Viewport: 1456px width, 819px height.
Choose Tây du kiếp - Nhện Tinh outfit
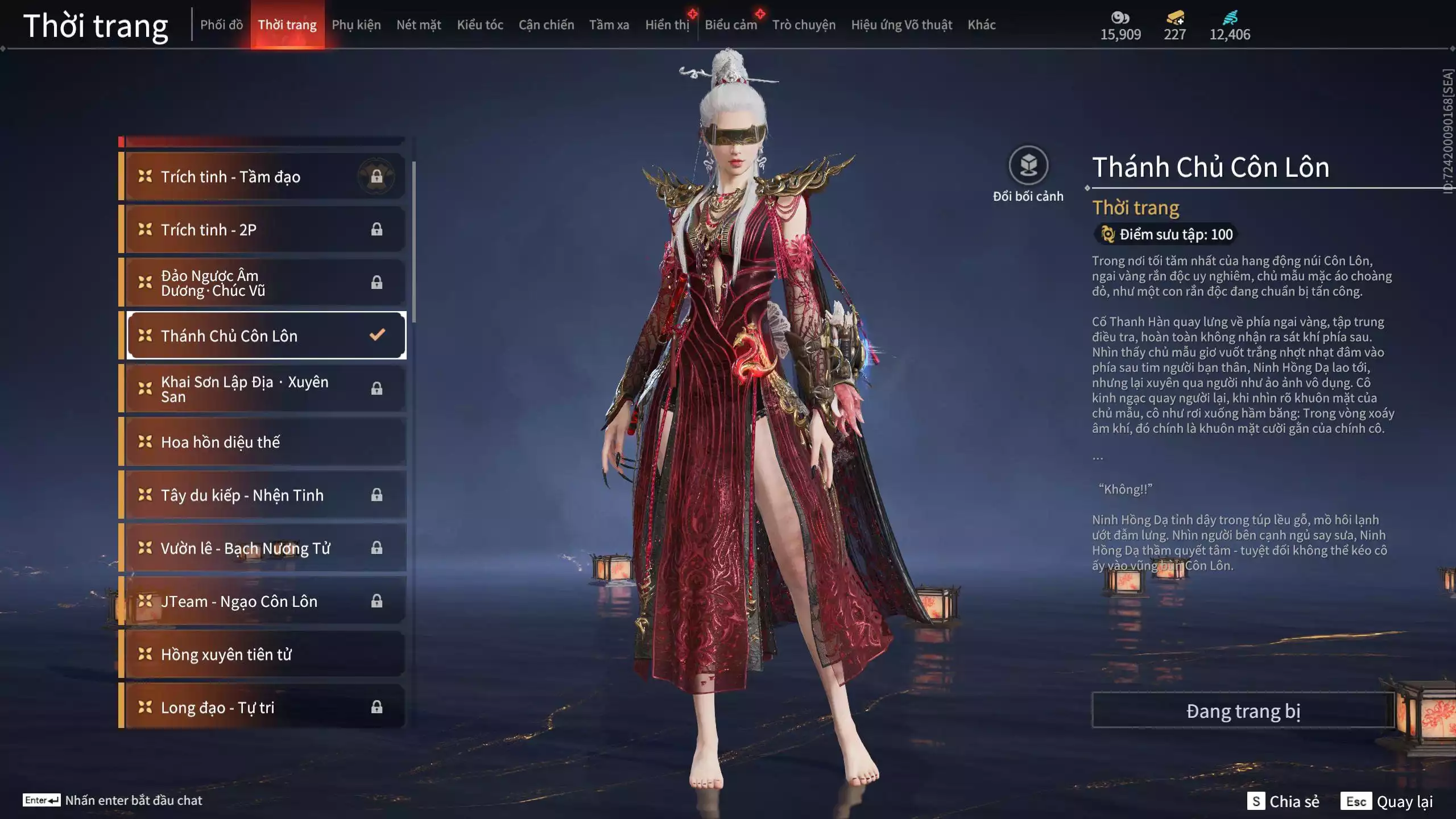coord(264,495)
